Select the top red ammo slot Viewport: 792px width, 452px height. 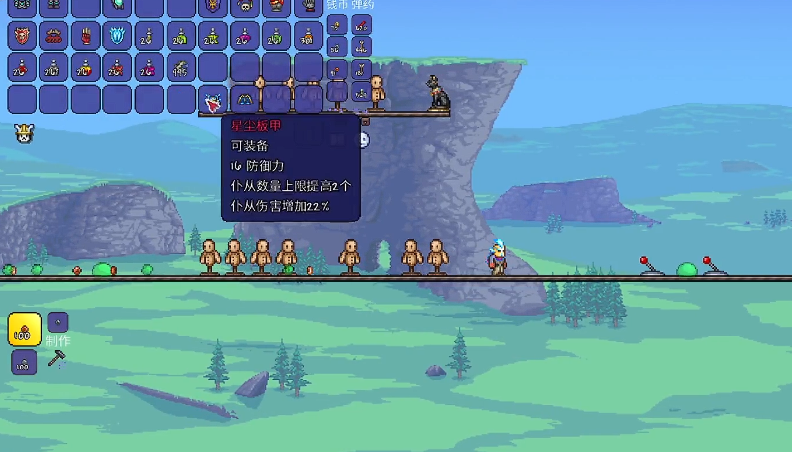[x=361, y=26]
